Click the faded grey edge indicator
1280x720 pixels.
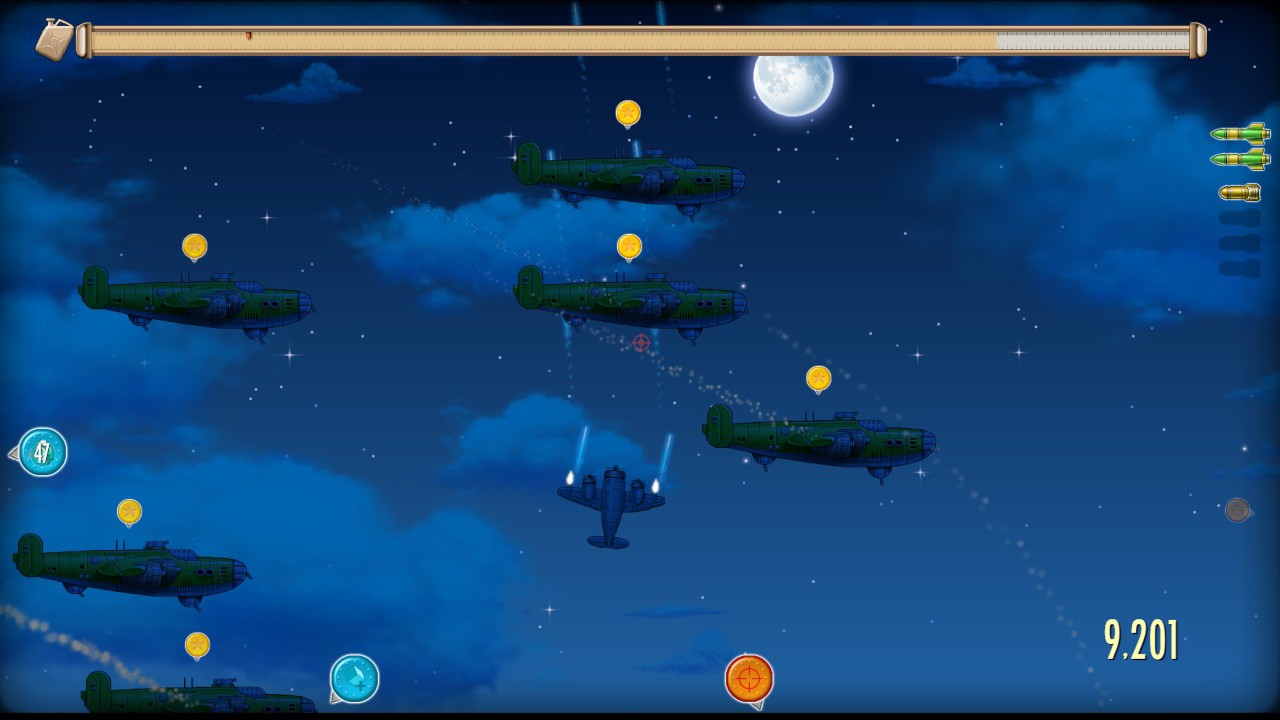pos(1238,510)
